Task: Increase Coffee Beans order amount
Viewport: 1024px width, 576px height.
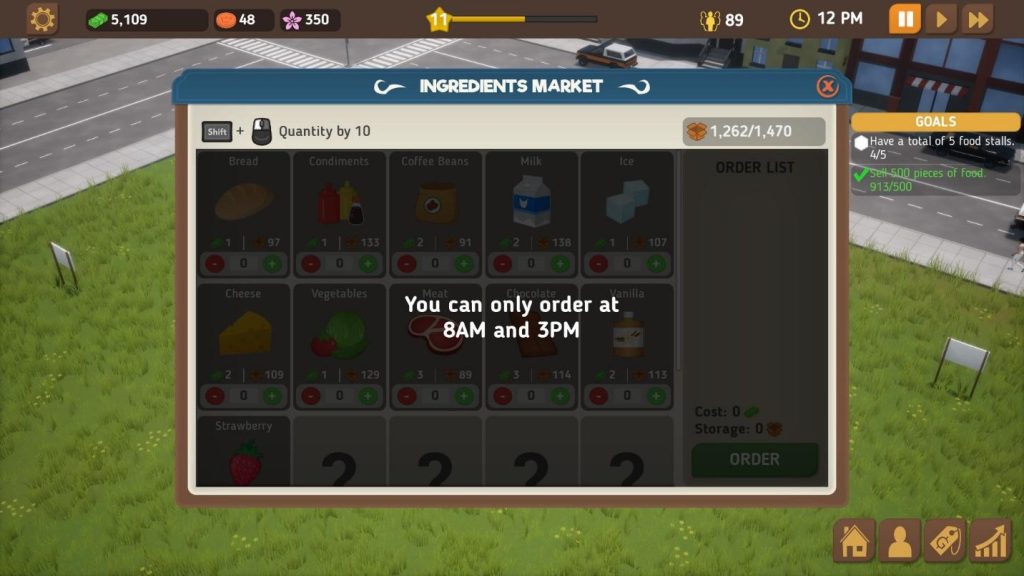Action: [464, 264]
